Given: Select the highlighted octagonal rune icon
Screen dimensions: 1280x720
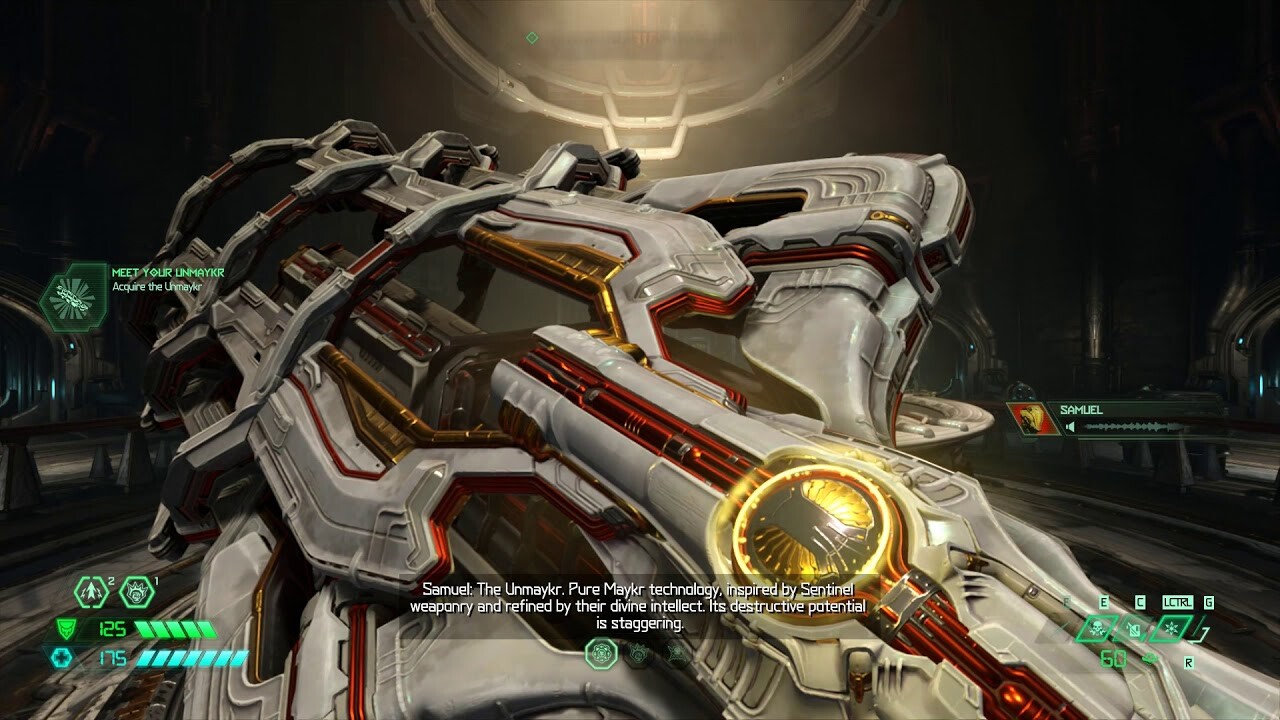Looking at the screenshot, I should [x=602, y=654].
